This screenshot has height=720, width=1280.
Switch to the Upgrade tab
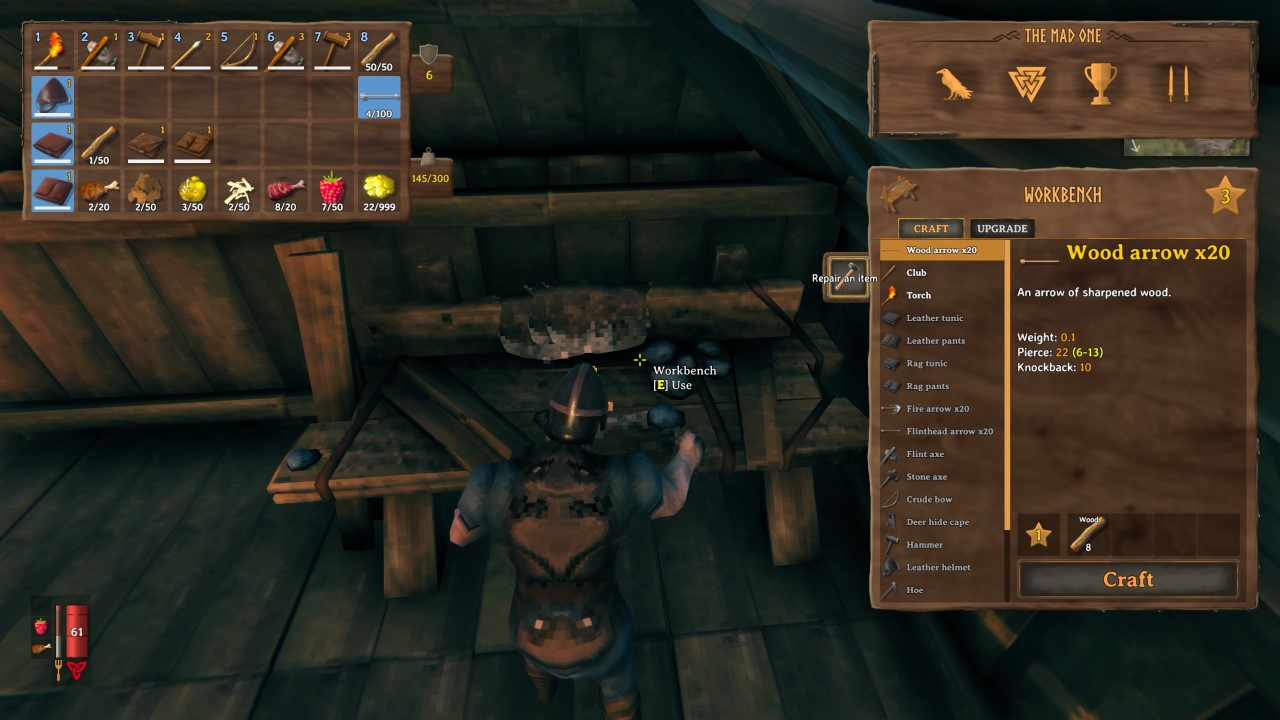click(1001, 228)
